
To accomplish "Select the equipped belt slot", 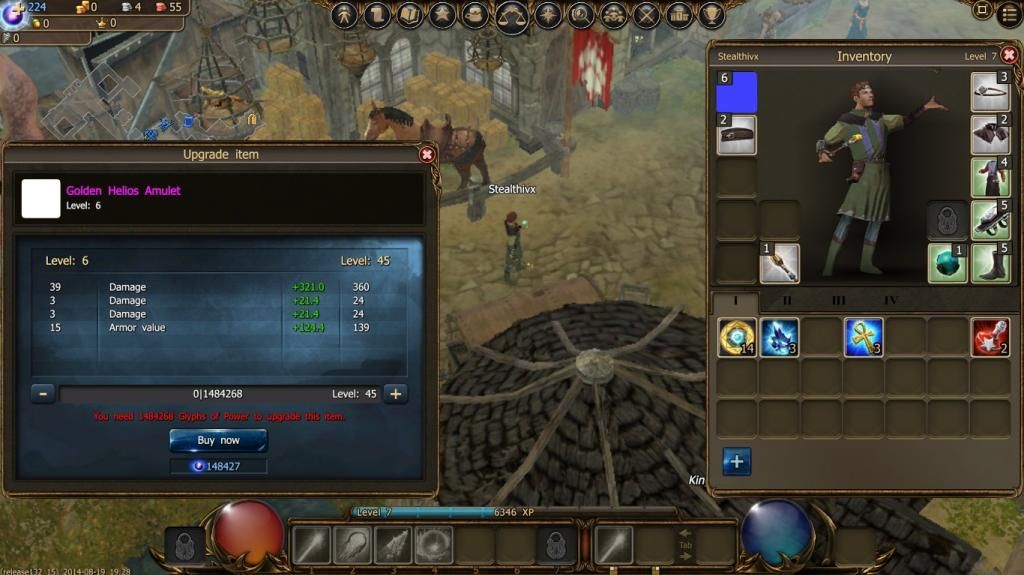I will tap(737, 135).
